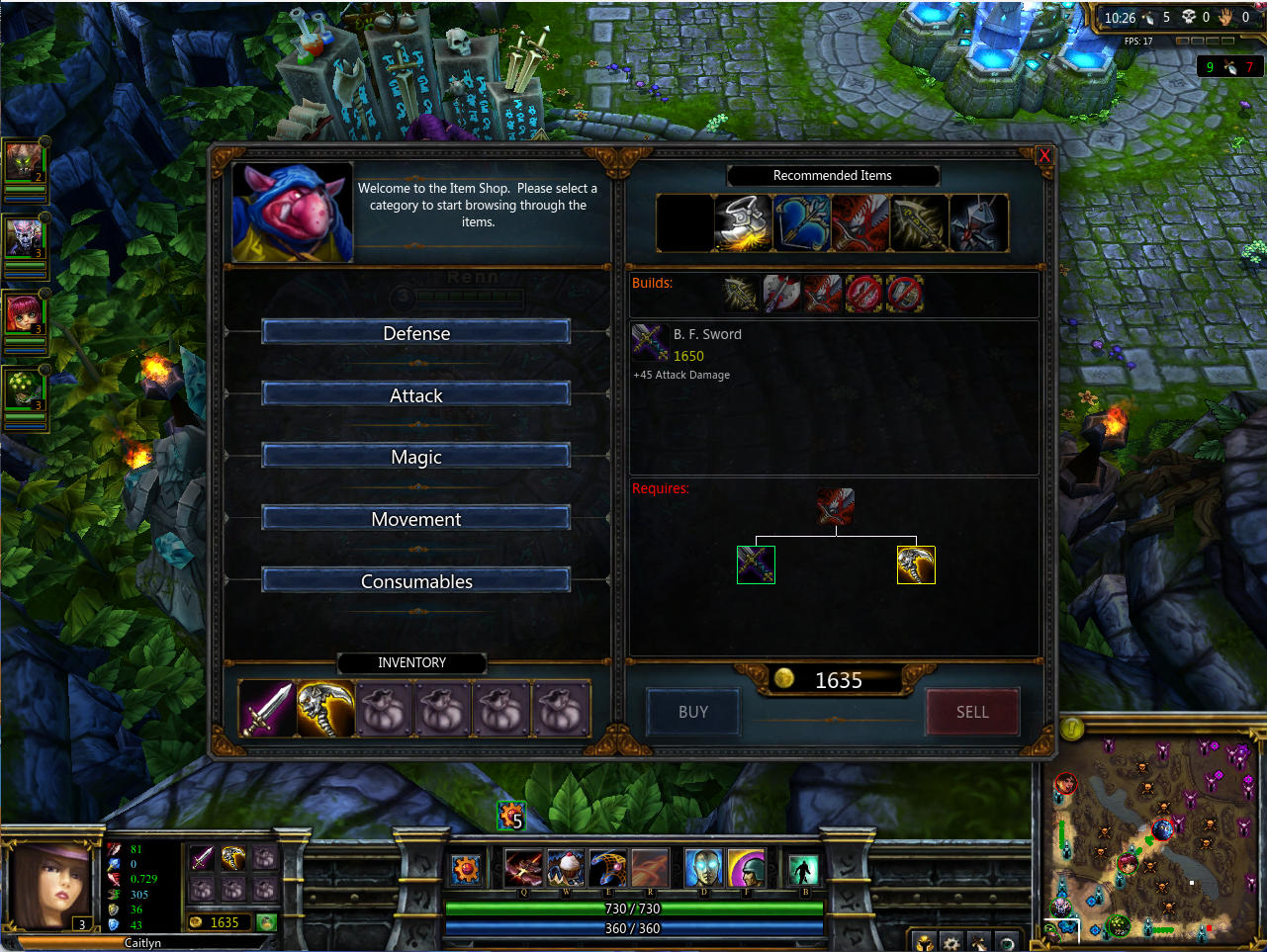Image resolution: width=1267 pixels, height=952 pixels.
Task: Select the scythe item in shop inventory
Action: click(325, 709)
